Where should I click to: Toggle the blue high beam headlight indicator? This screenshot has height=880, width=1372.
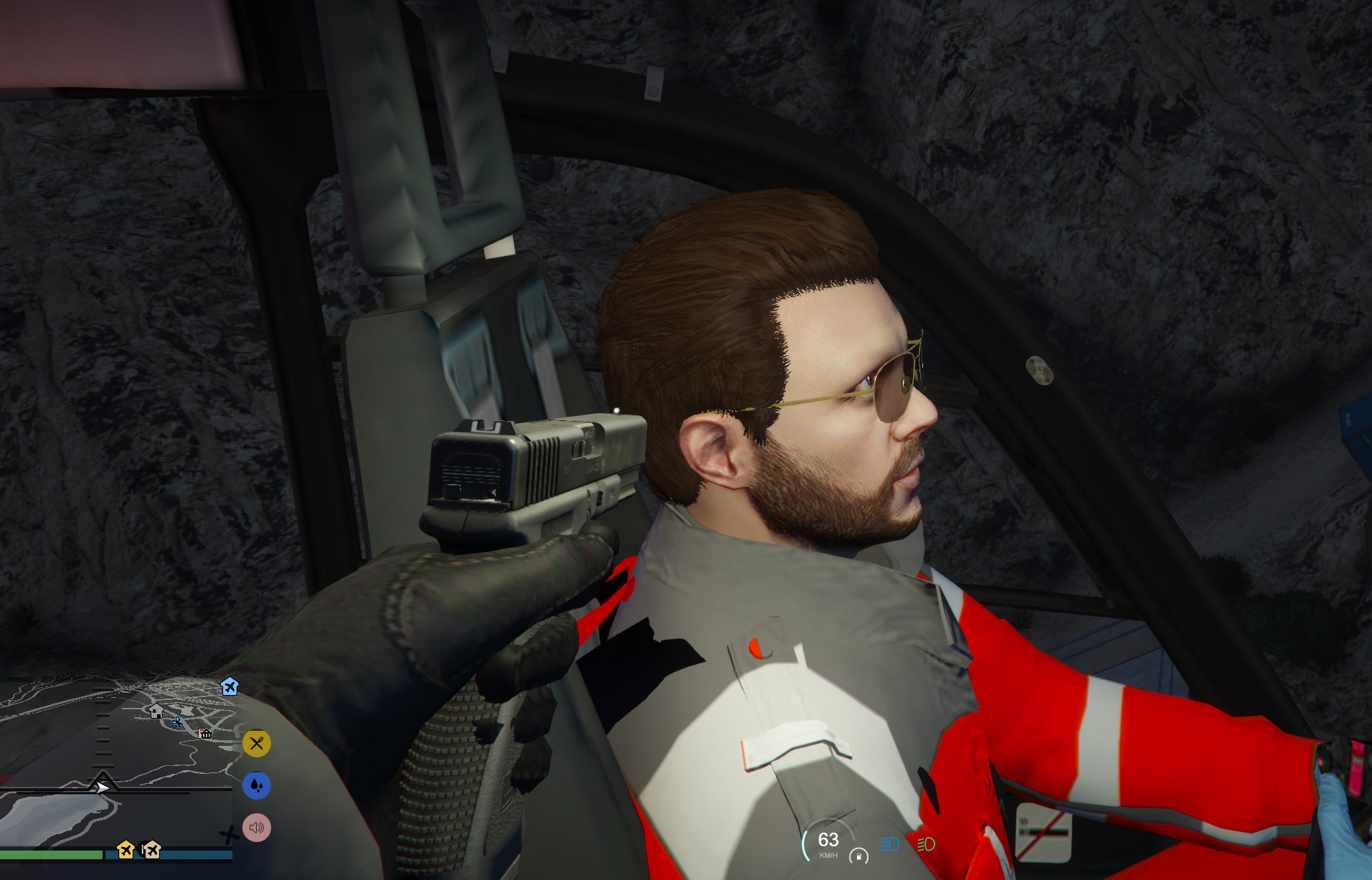pos(890,844)
